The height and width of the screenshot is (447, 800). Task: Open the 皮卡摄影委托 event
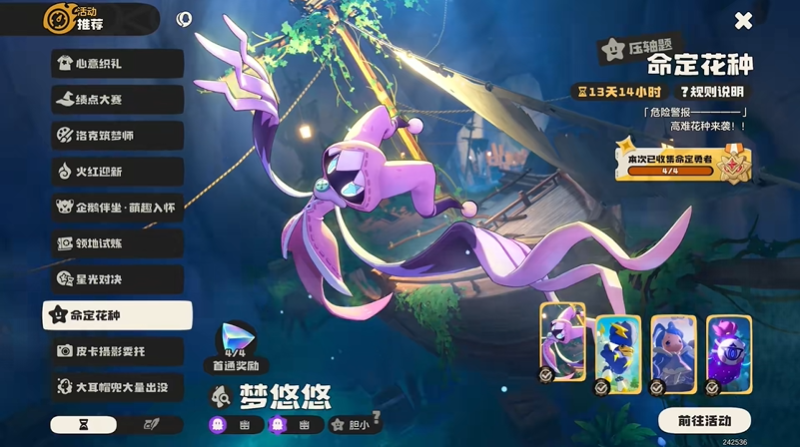(x=117, y=351)
